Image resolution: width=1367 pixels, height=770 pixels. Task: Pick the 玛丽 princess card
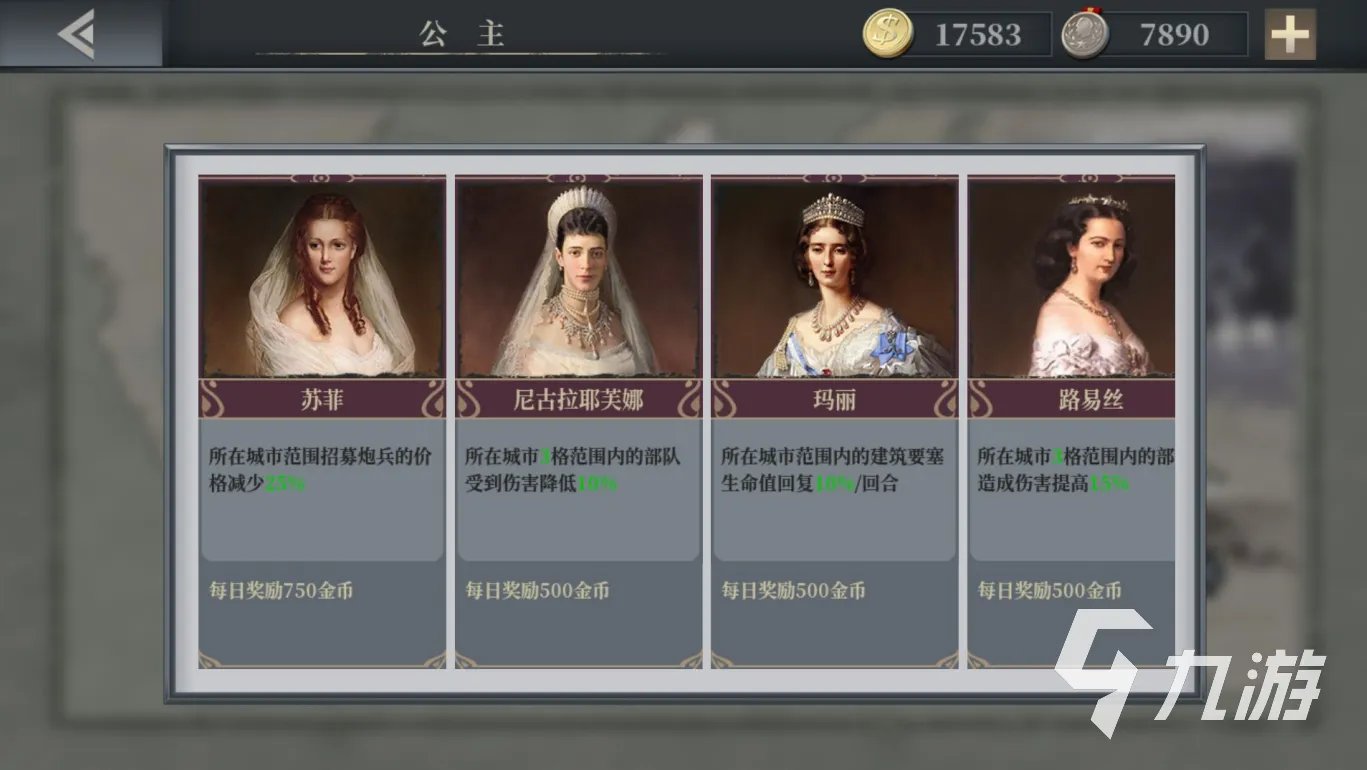point(834,420)
